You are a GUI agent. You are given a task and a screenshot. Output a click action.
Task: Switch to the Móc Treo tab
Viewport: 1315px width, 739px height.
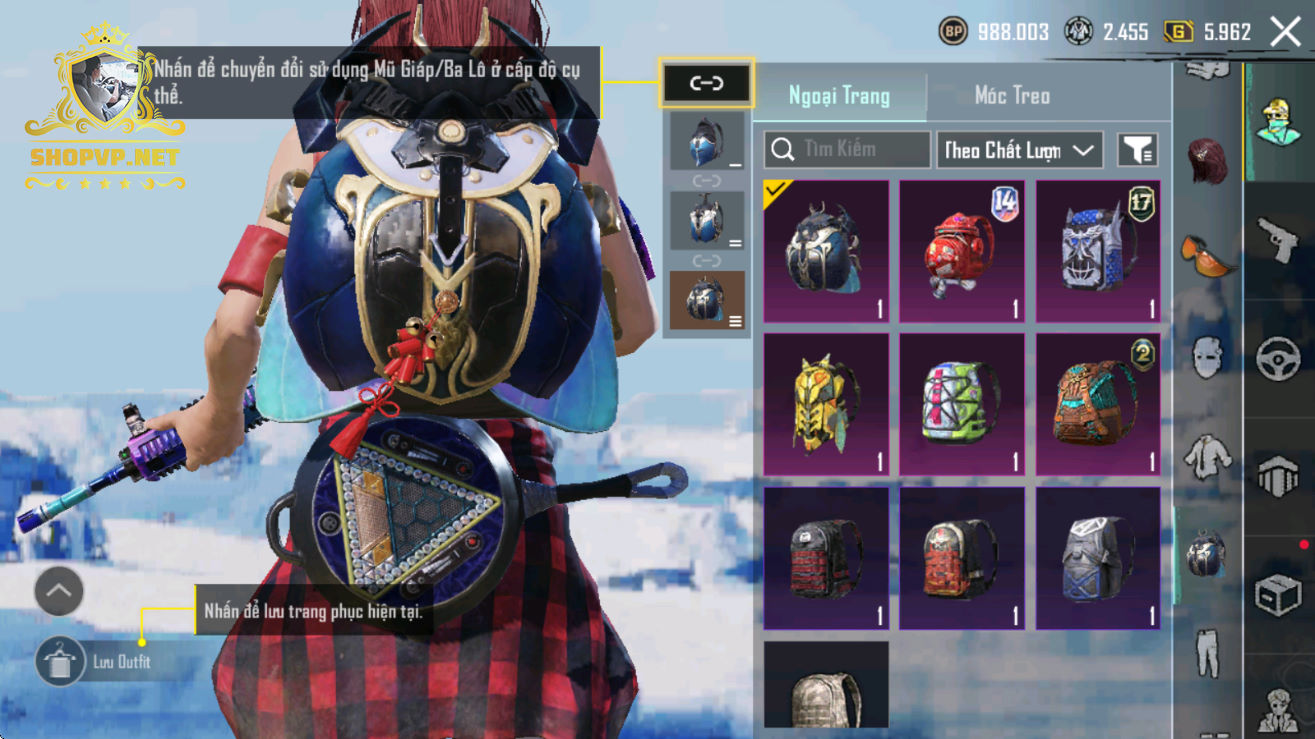coord(1012,96)
